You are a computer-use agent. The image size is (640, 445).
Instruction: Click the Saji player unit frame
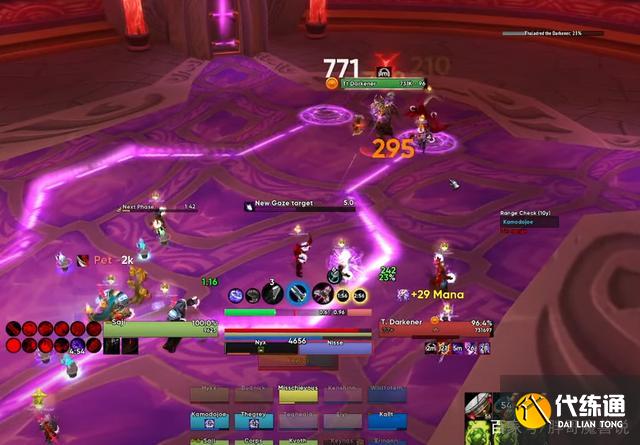160,327
